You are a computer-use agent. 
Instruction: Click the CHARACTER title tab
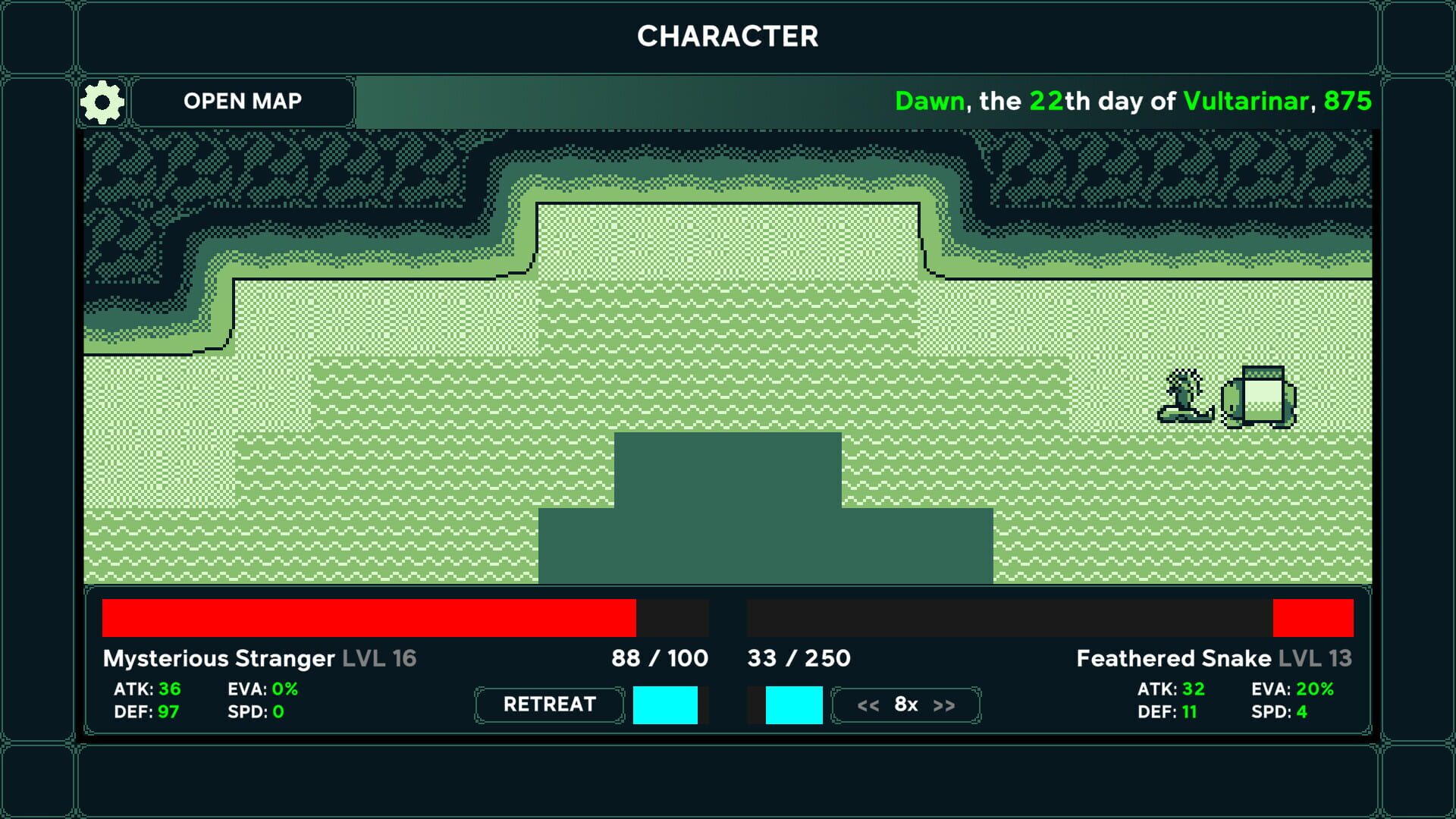click(x=728, y=36)
